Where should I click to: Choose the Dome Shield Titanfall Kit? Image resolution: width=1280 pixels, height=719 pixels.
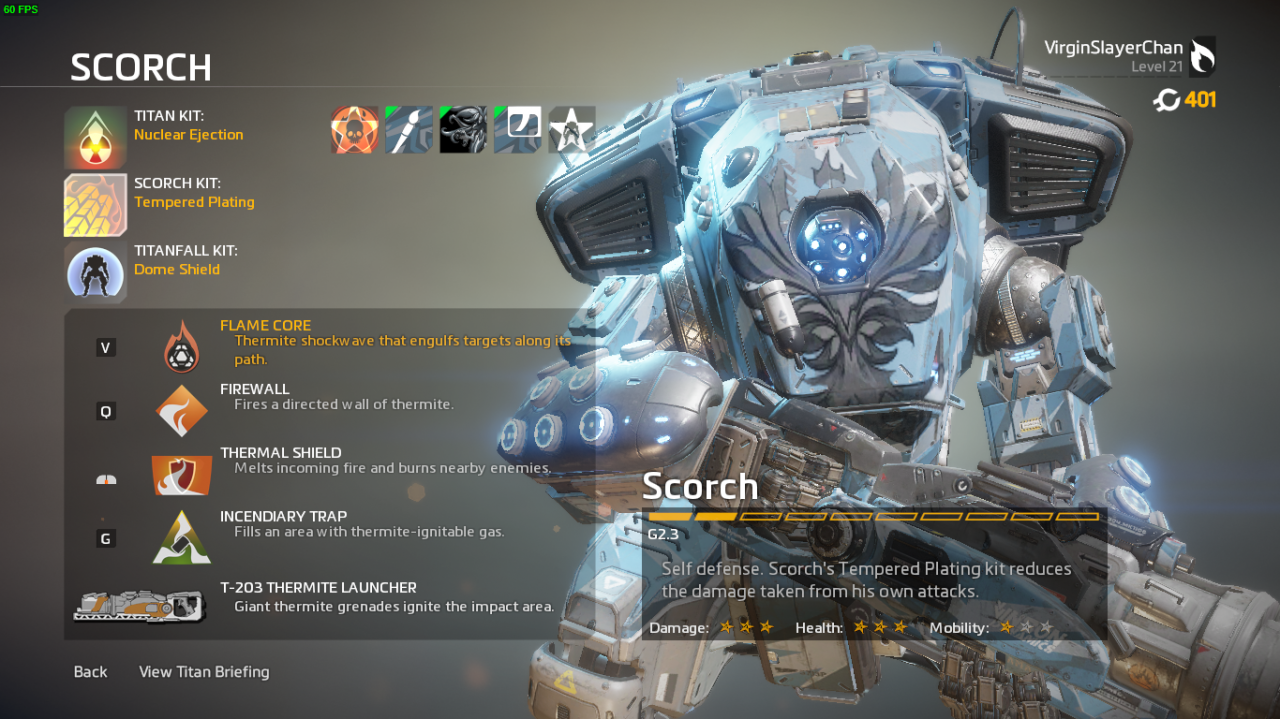(96, 272)
